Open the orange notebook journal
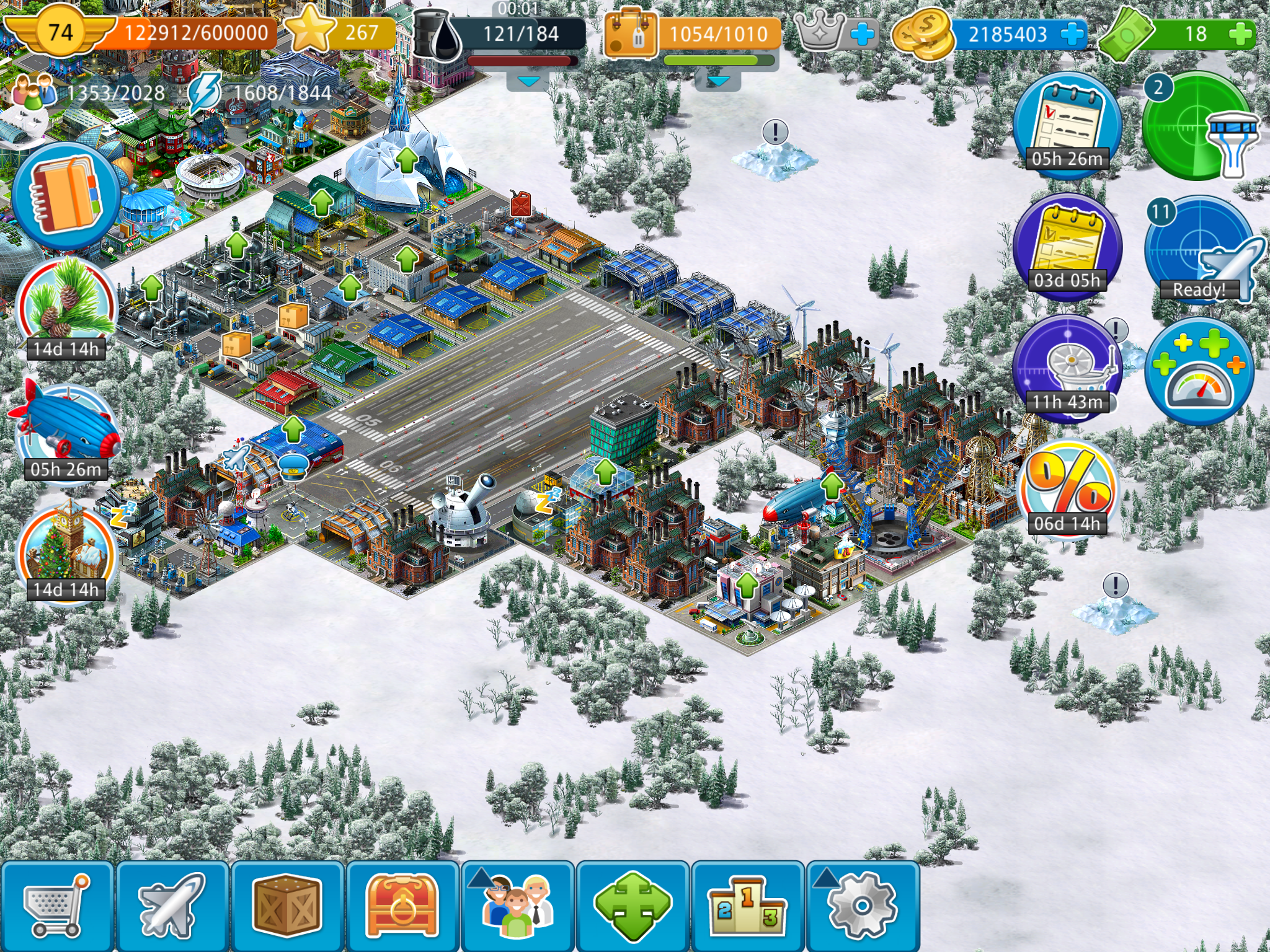The height and width of the screenshot is (952, 1270). (x=66, y=194)
